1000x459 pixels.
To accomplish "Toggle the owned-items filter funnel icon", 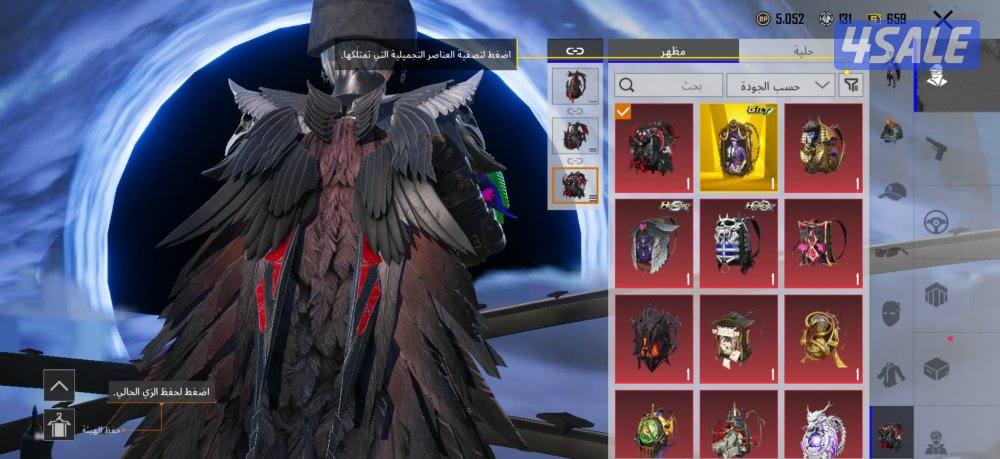I will tap(851, 85).
